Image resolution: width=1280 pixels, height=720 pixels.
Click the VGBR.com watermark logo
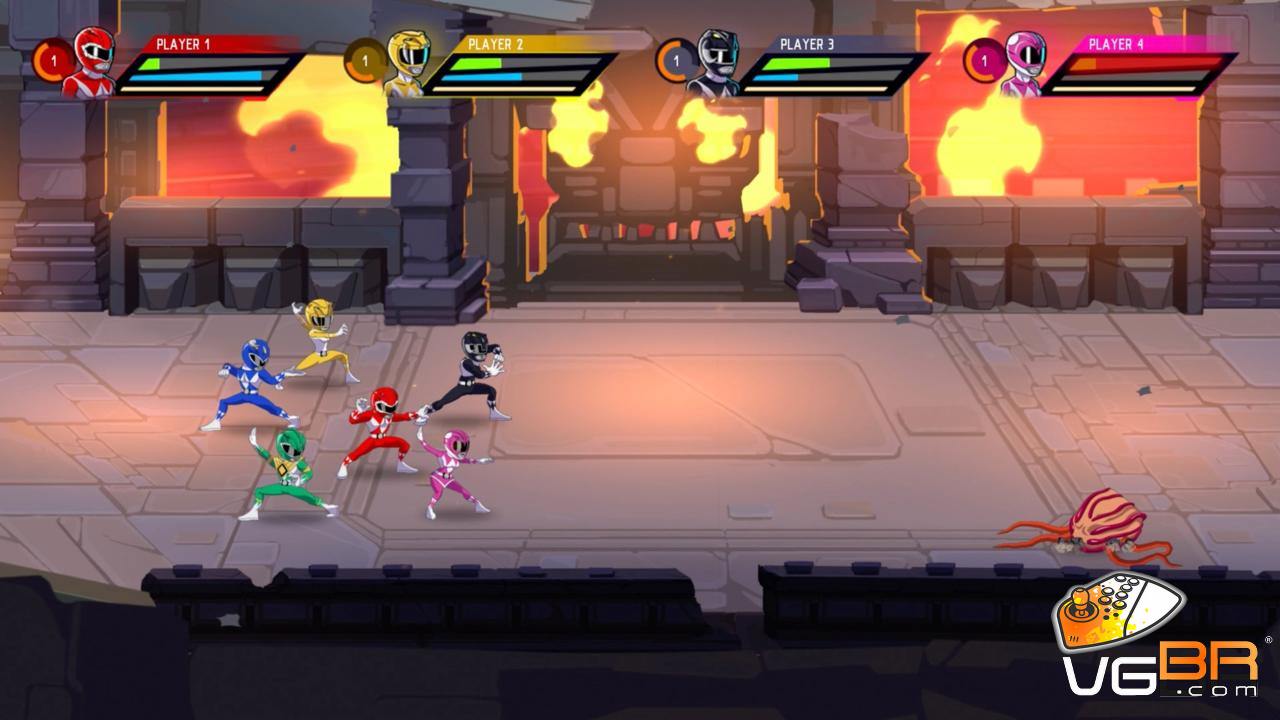1160,640
